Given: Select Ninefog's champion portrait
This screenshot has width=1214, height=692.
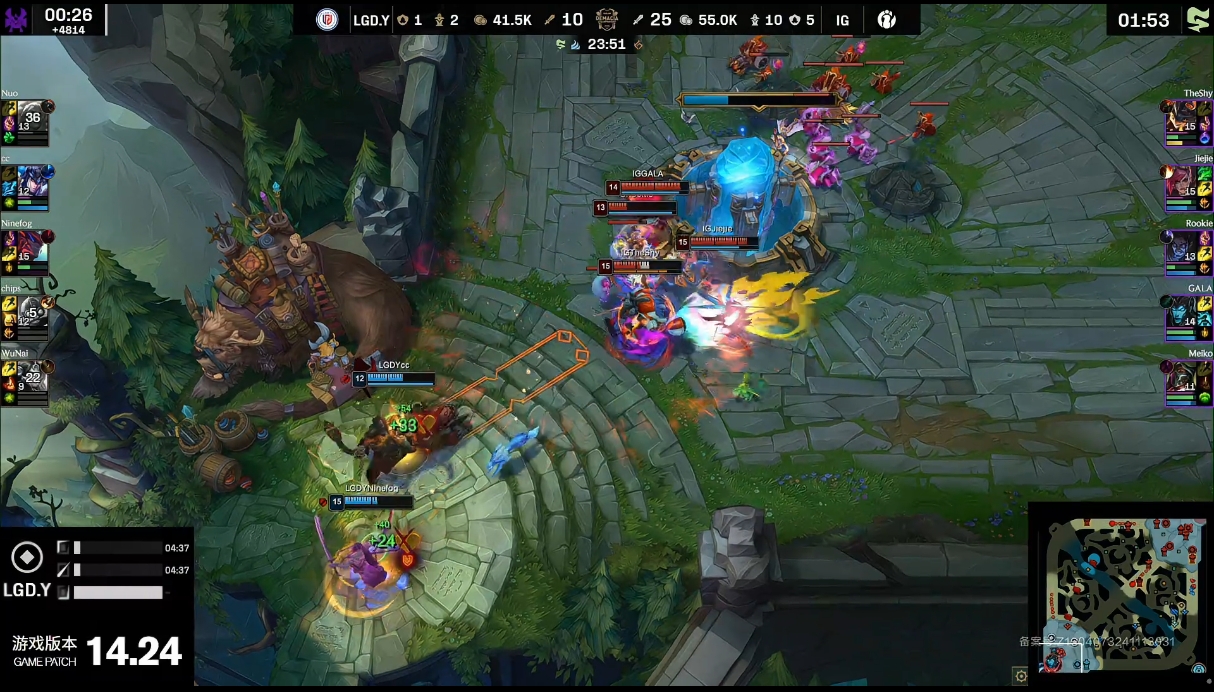Looking at the screenshot, I should [x=32, y=252].
